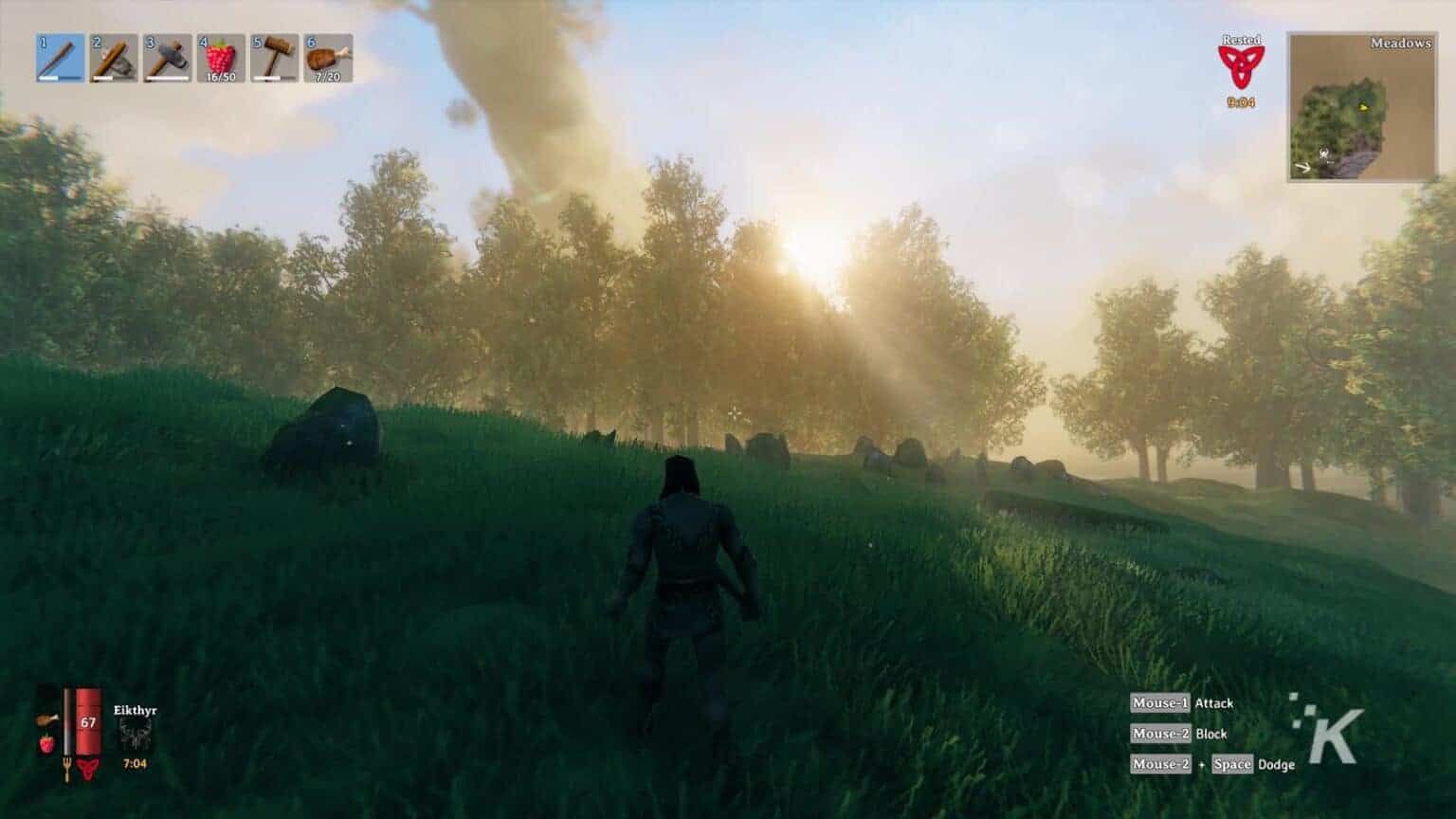Click the raspberry food slot icon
The width and height of the screenshot is (1456, 819).
pos(46,744)
